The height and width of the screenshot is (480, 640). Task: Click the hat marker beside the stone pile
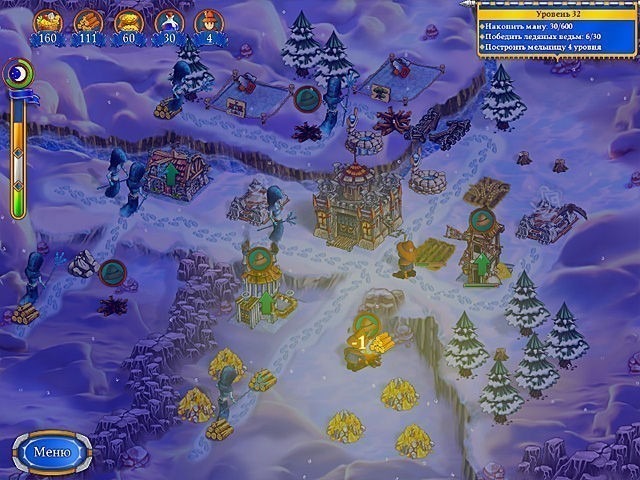pos(113,271)
